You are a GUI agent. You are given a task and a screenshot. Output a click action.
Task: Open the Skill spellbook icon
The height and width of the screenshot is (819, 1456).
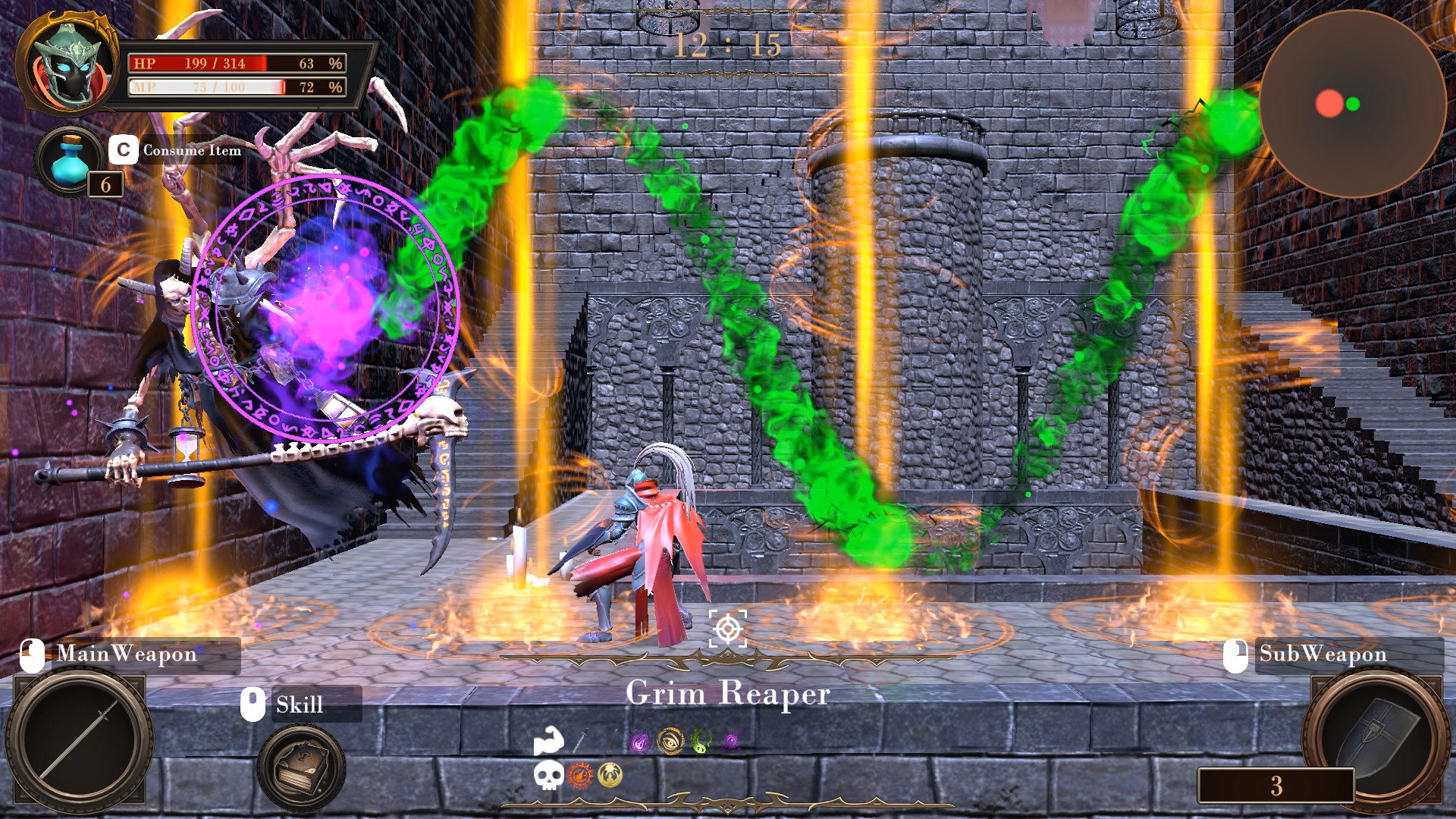pyautogui.click(x=300, y=762)
